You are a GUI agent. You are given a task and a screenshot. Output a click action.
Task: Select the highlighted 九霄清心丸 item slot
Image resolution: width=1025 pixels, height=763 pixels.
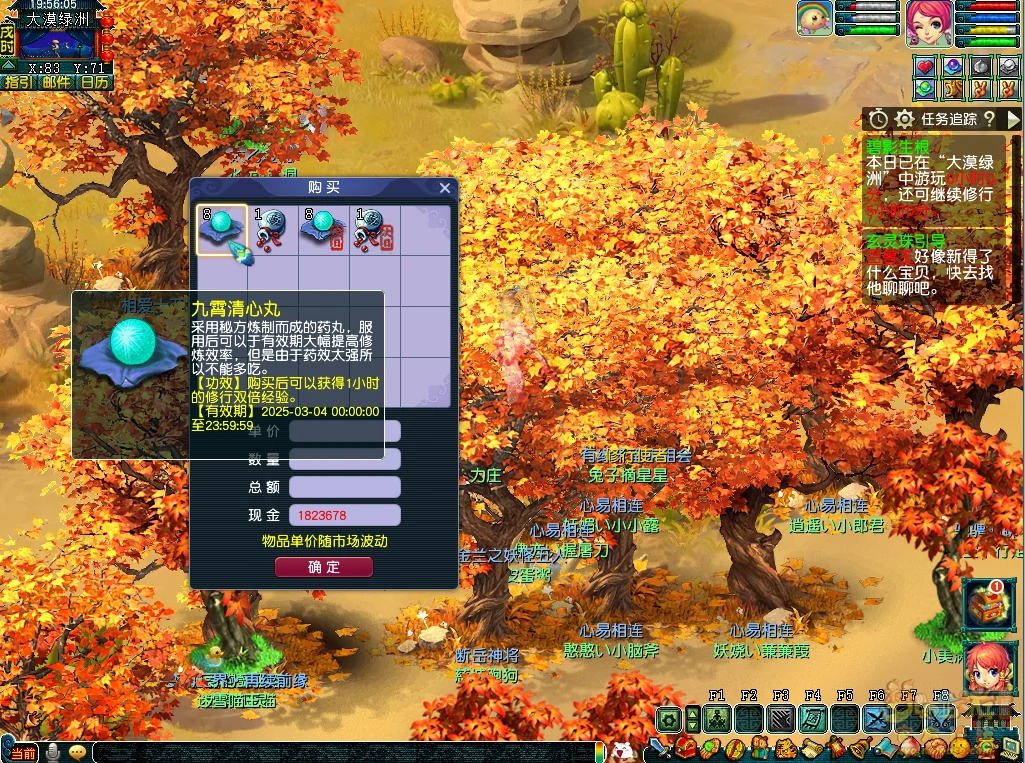221,230
